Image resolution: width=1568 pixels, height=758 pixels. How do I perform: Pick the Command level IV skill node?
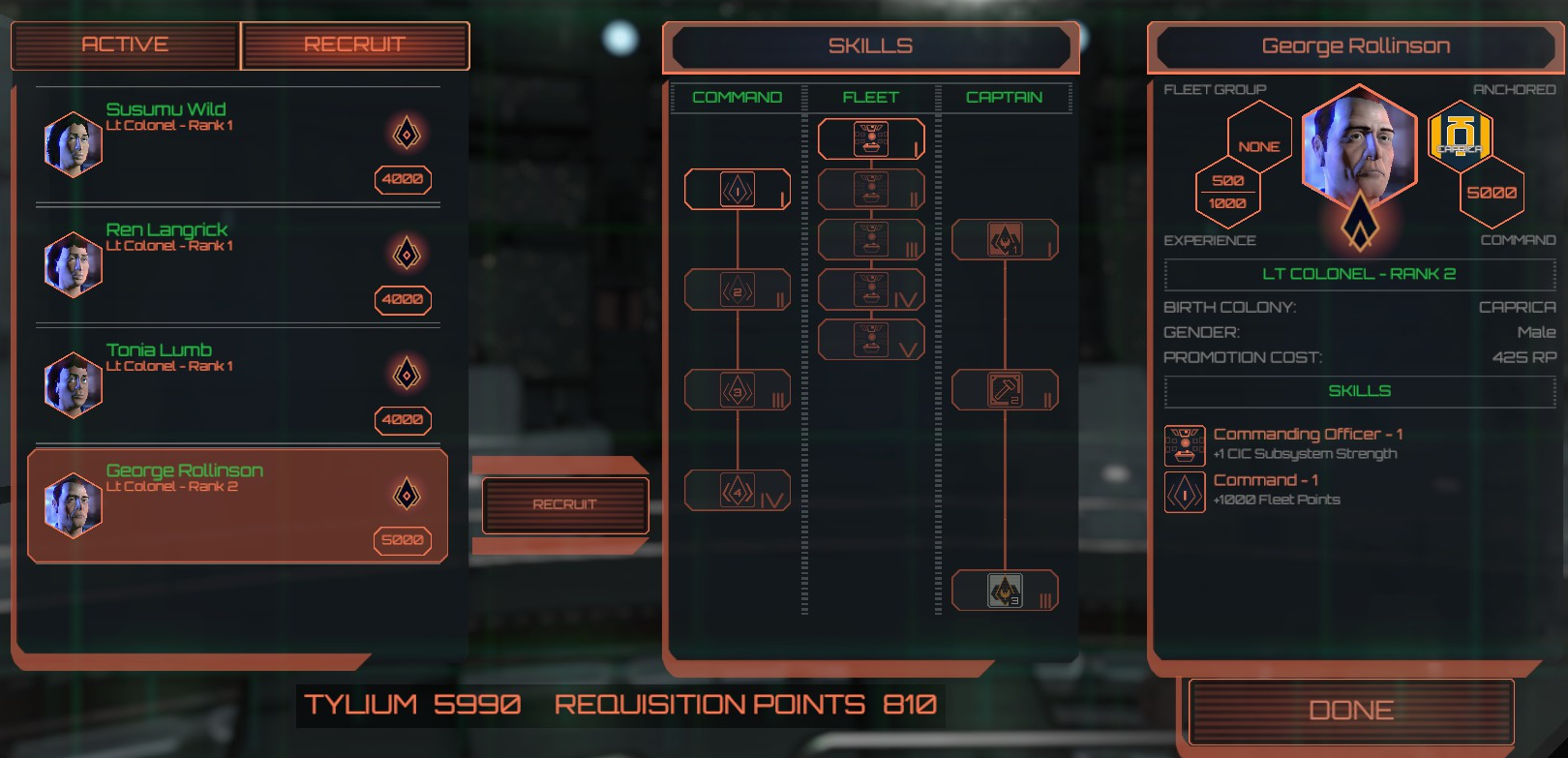click(738, 491)
